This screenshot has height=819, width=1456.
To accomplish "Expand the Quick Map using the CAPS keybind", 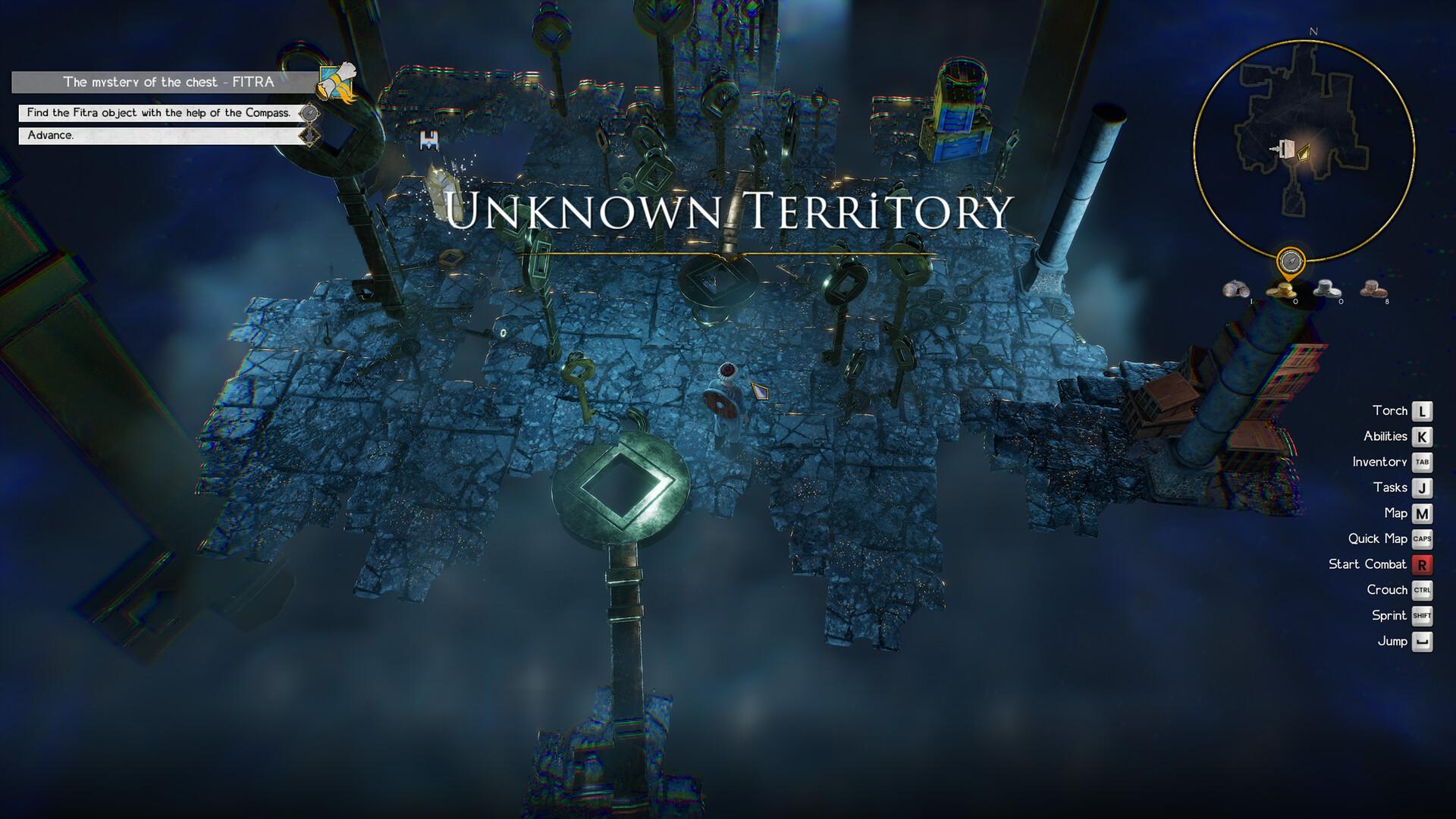I will [x=1423, y=538].
